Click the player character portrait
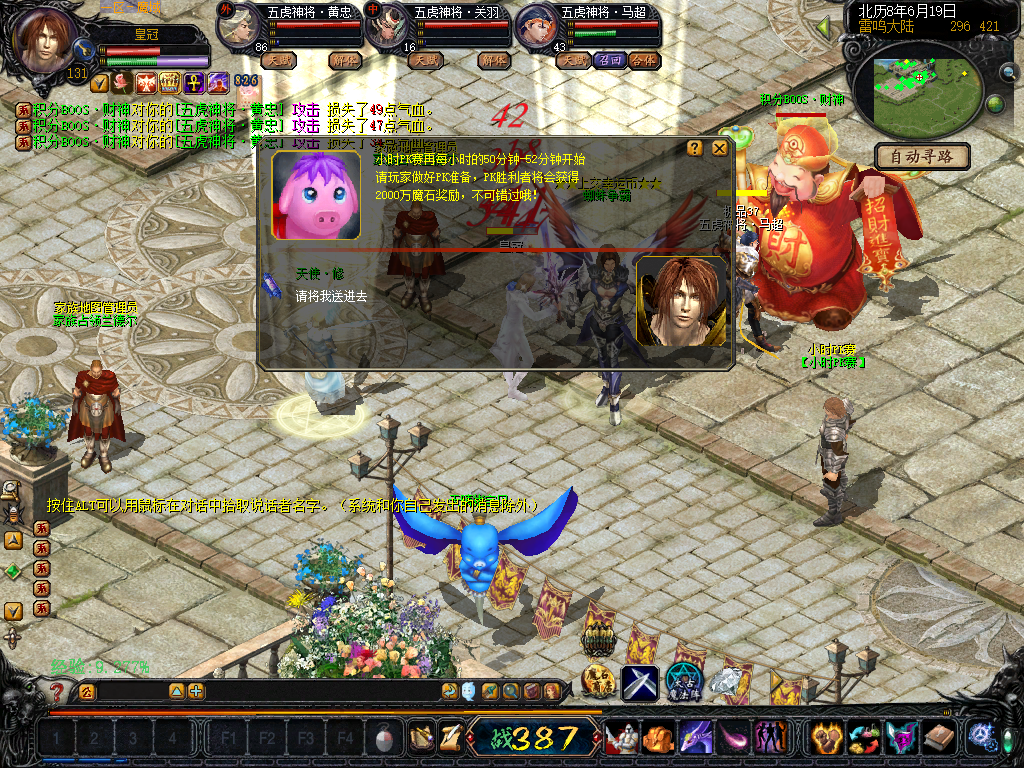This screenshot has width=1024, height=768. coord(46,38)
